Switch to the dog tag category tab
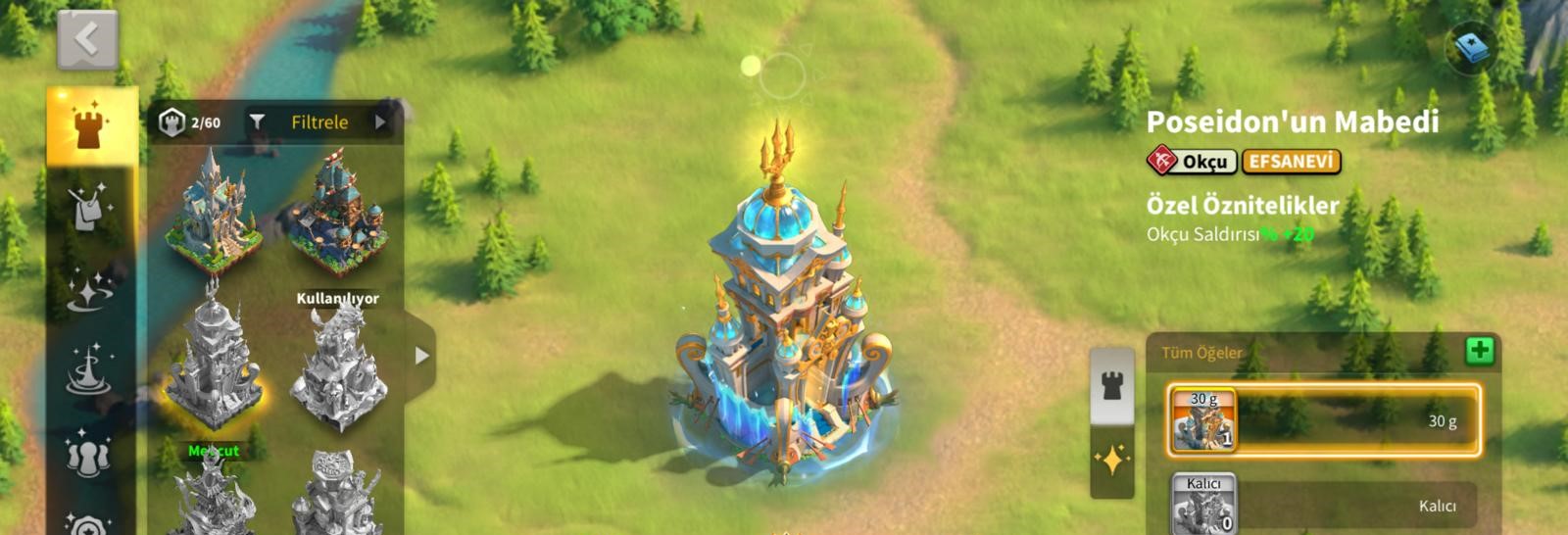 coord(91,208)
